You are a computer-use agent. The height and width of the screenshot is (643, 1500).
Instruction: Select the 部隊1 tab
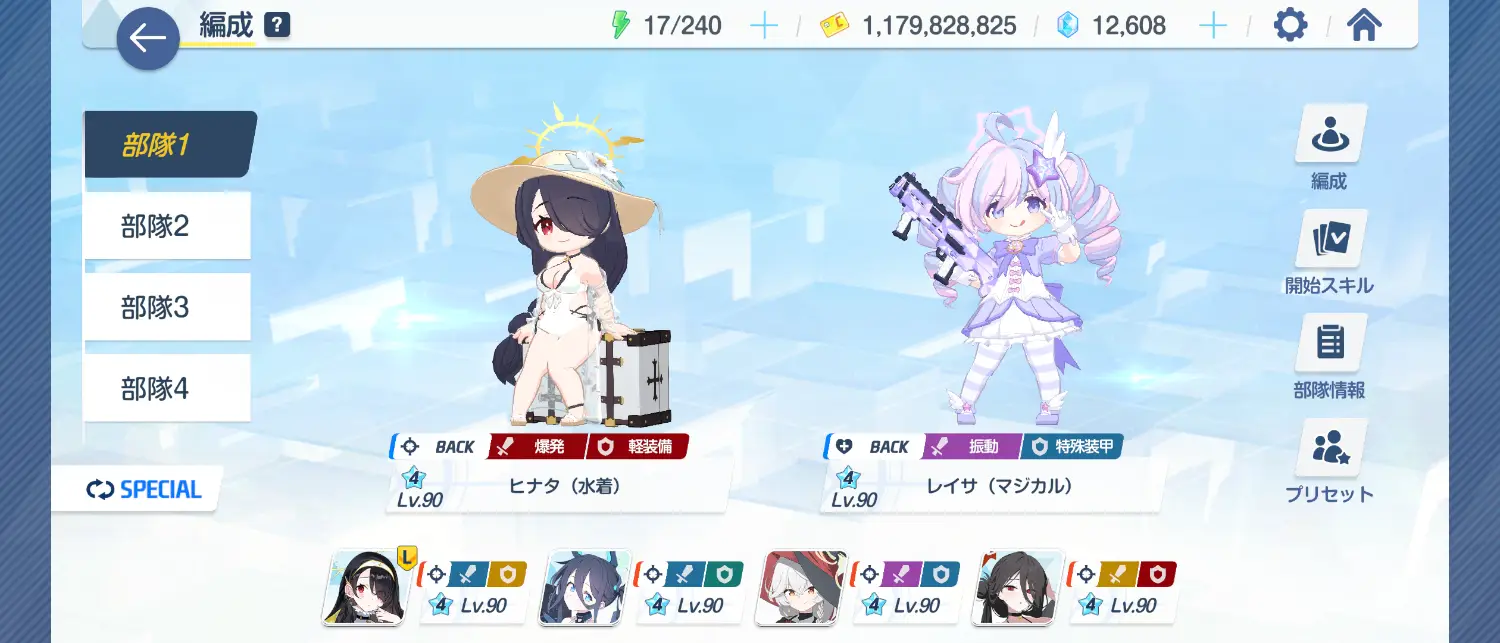168,145
